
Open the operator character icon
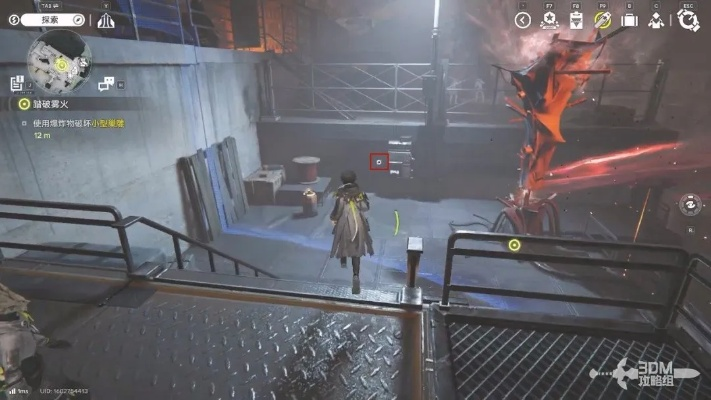point(655,20)
